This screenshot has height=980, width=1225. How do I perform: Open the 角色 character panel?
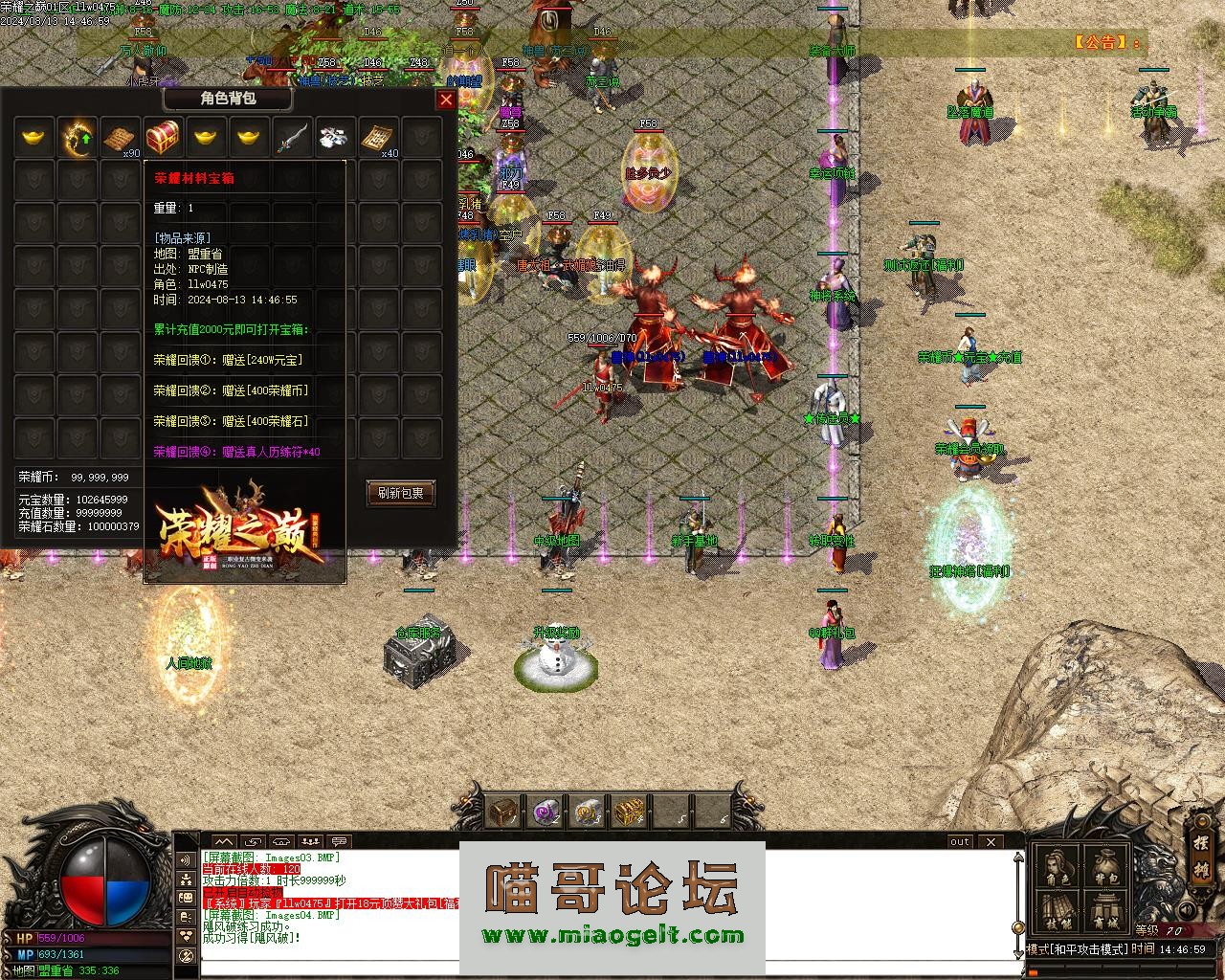click(x=1058, y=868)
